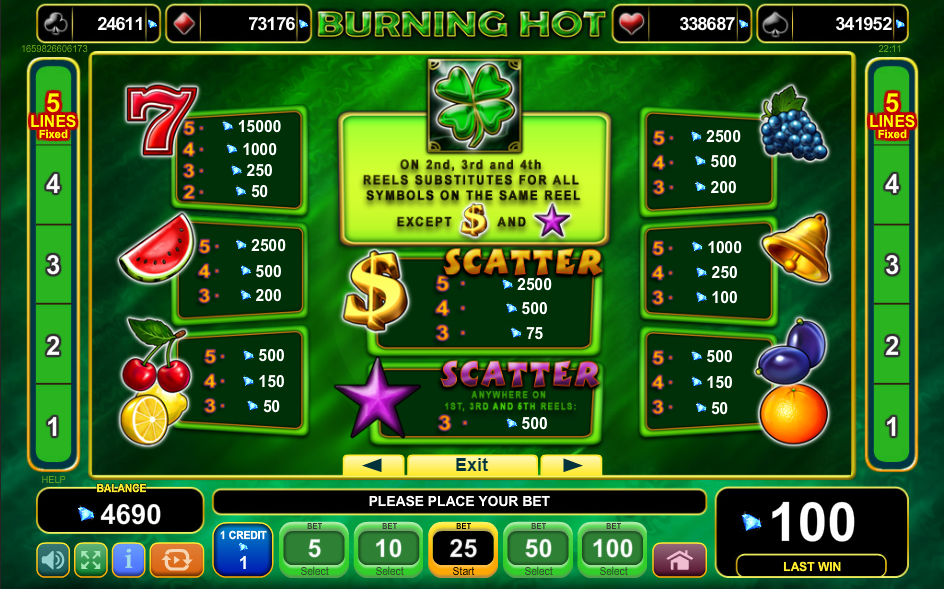Screen dimensions: 944x589
Task: Exit the paytable screen
Action: coord(472,465)
